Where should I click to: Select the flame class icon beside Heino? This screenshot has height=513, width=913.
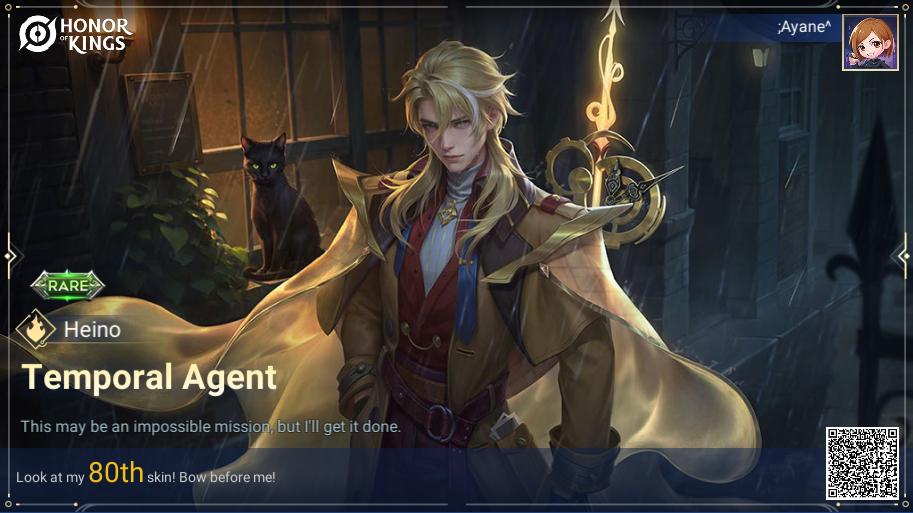pos(36,329)
